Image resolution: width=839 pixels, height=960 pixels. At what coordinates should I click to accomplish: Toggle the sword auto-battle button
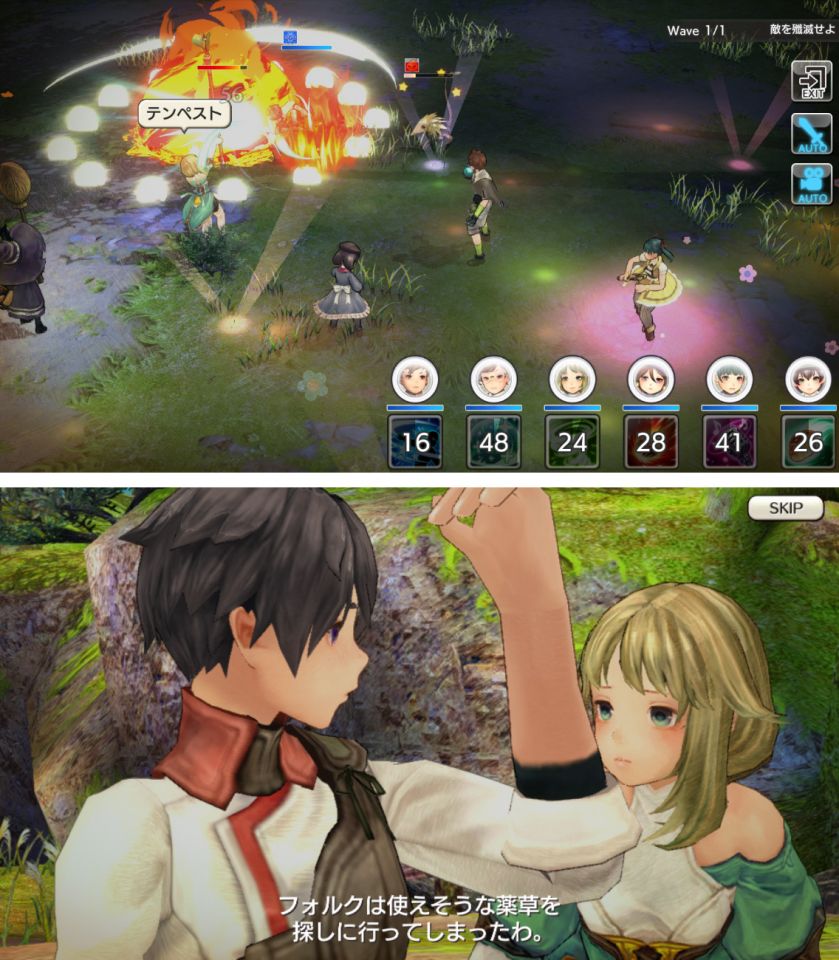[811, 134]
